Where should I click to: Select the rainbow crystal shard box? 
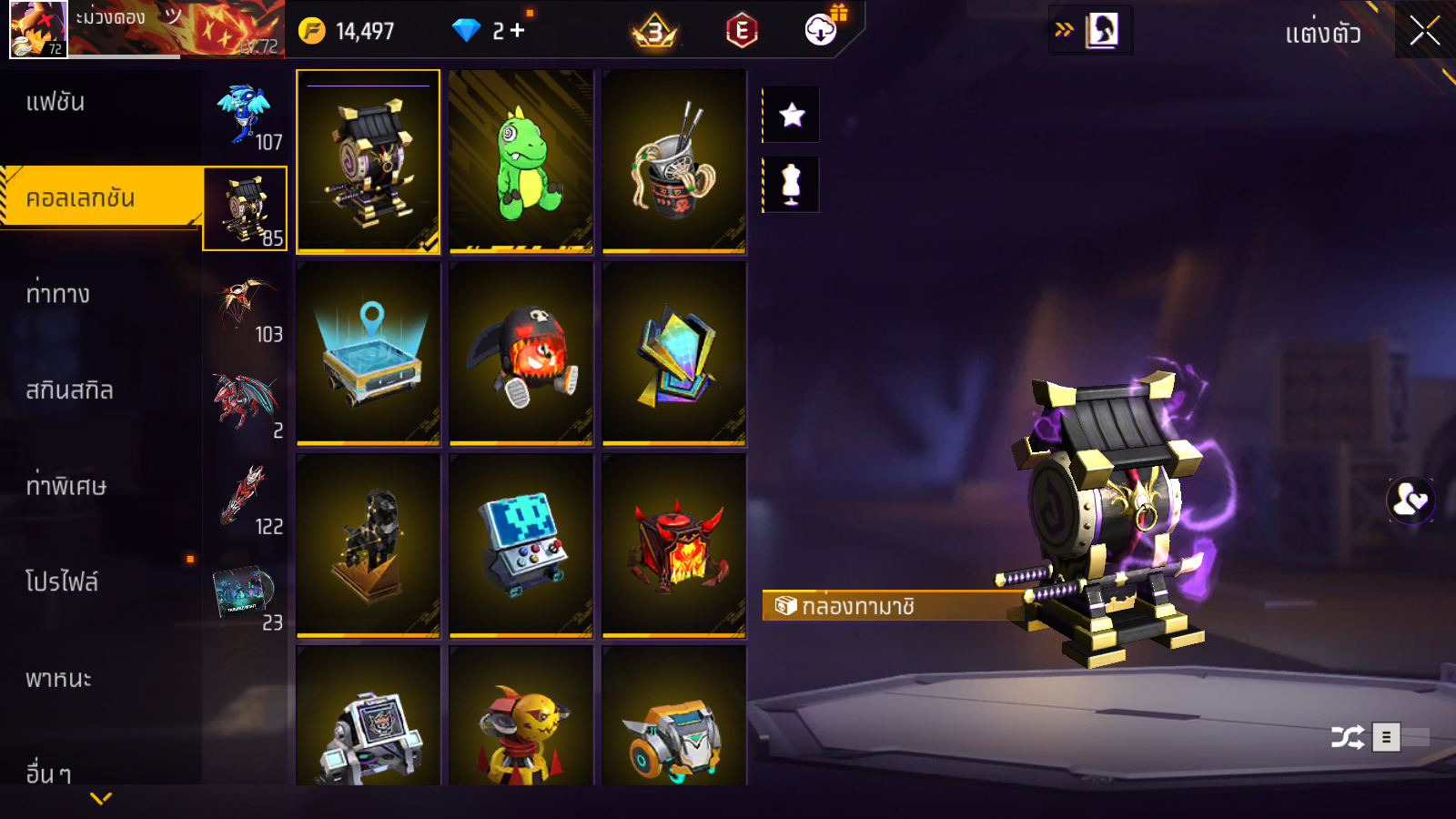click(674, 354)
